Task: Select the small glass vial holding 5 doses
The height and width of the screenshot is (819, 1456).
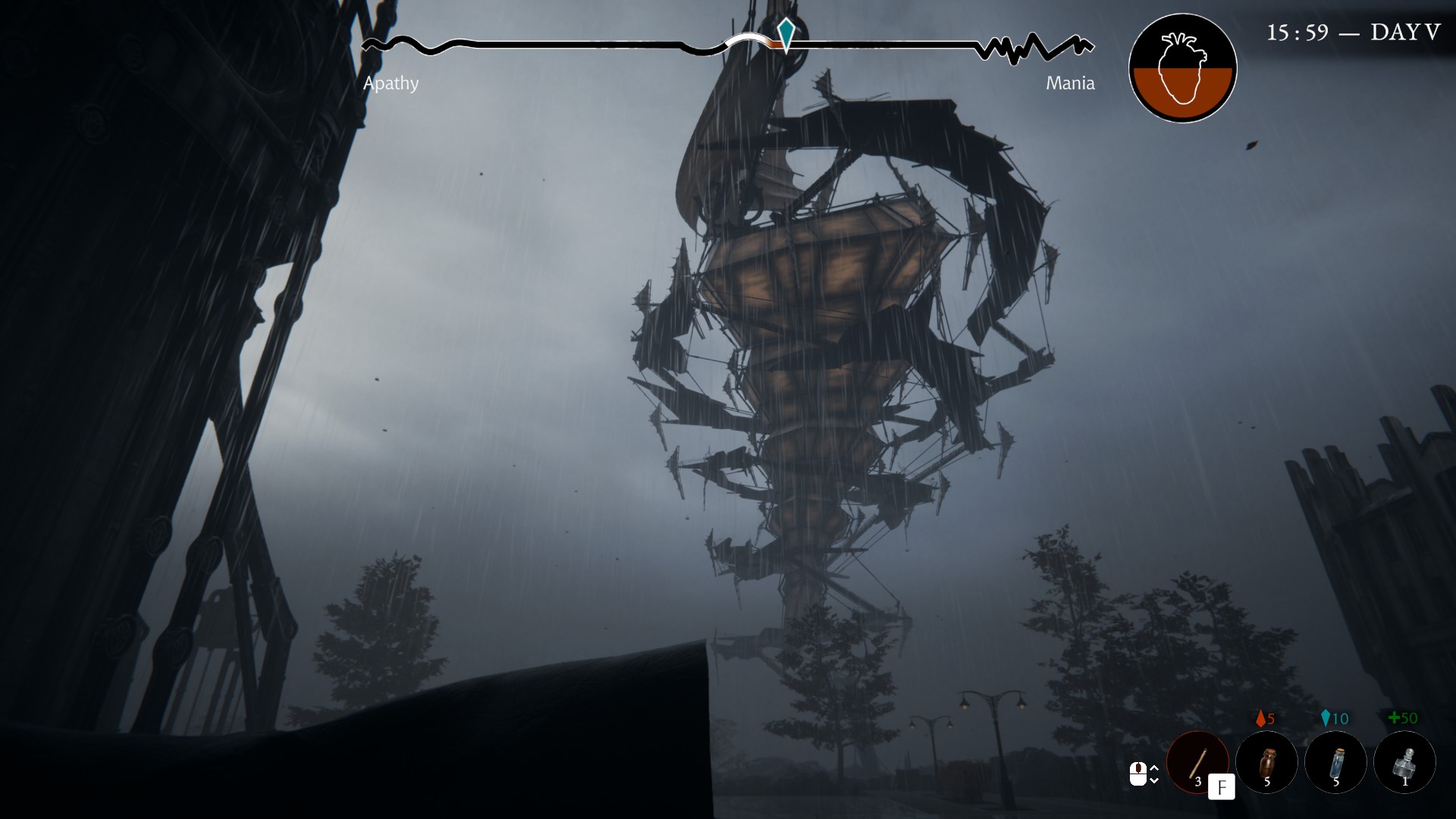Action: pos(1336,762)
